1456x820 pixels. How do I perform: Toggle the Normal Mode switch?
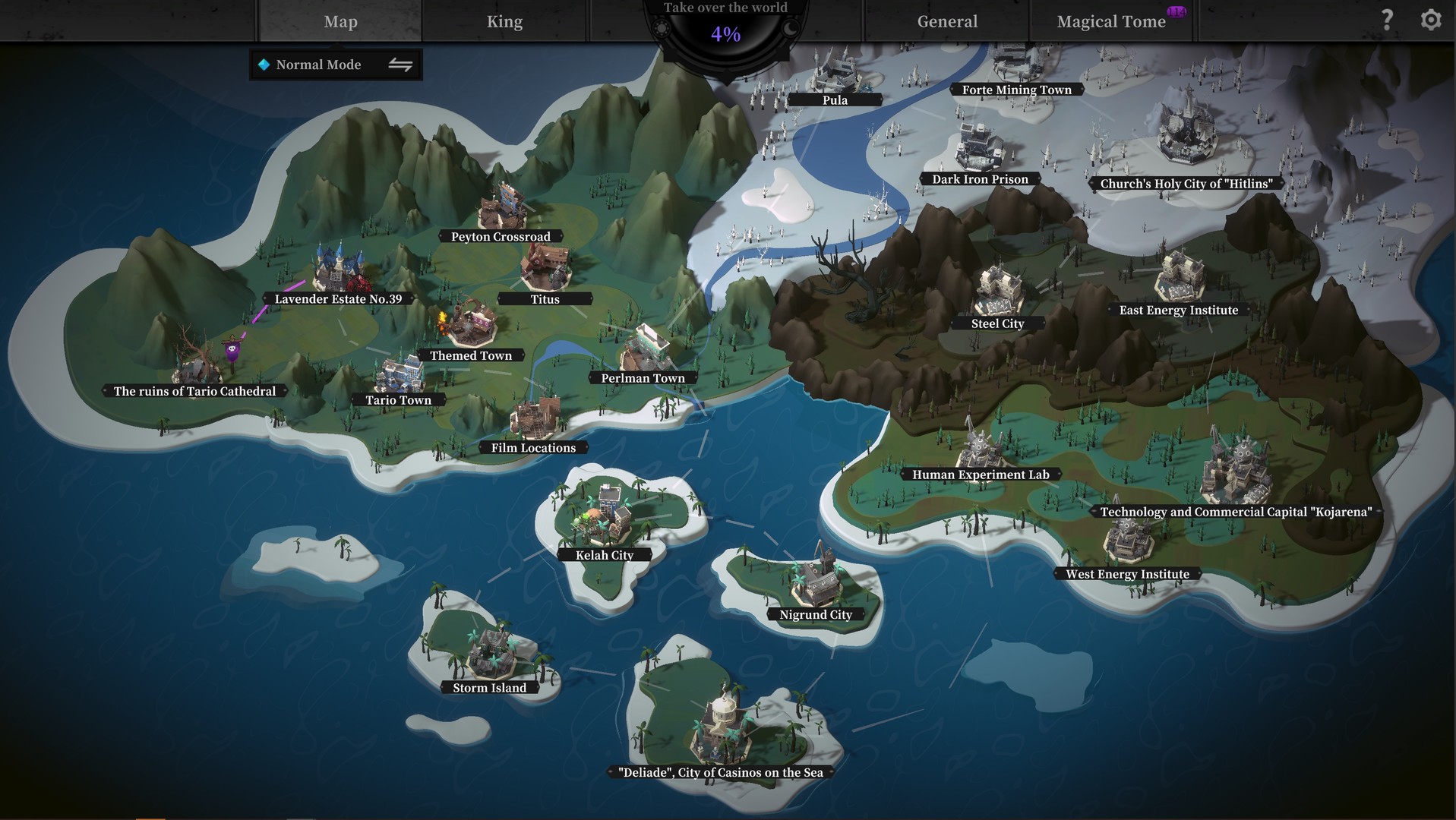(400, 65)
